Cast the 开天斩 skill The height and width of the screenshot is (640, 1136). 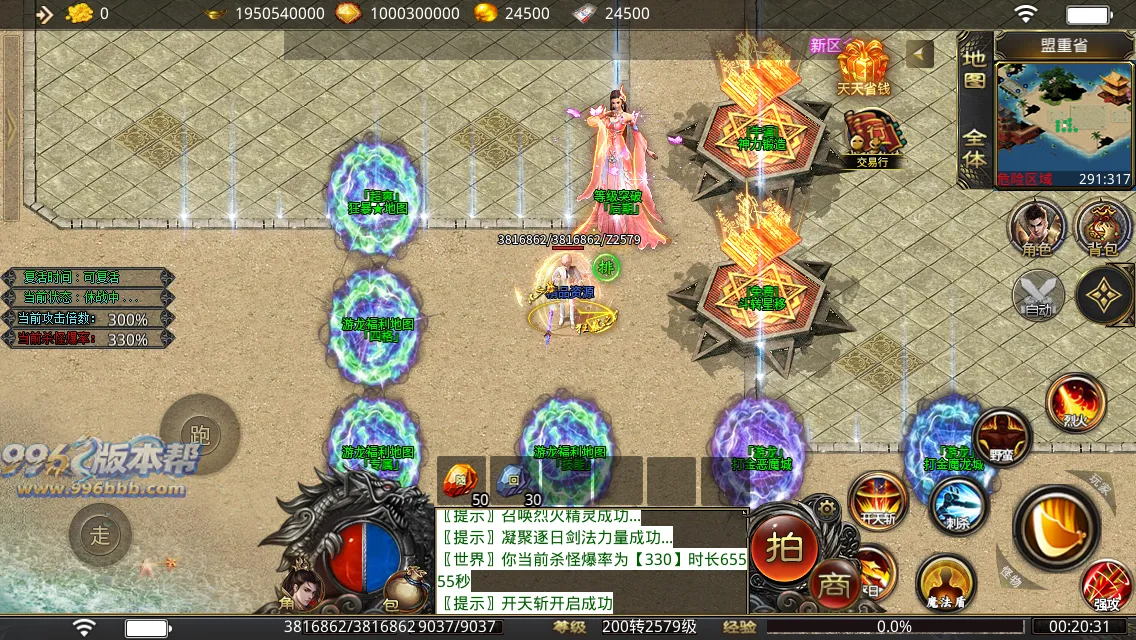tap(879, 498)
